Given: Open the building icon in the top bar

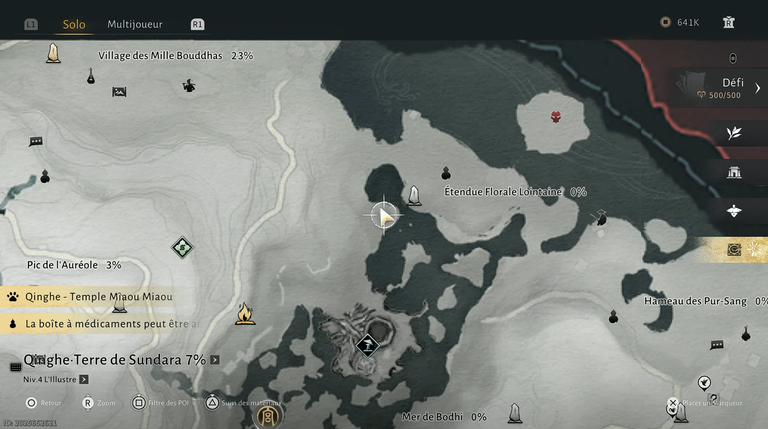Looking at the screenshot, I should click(729, 22).
